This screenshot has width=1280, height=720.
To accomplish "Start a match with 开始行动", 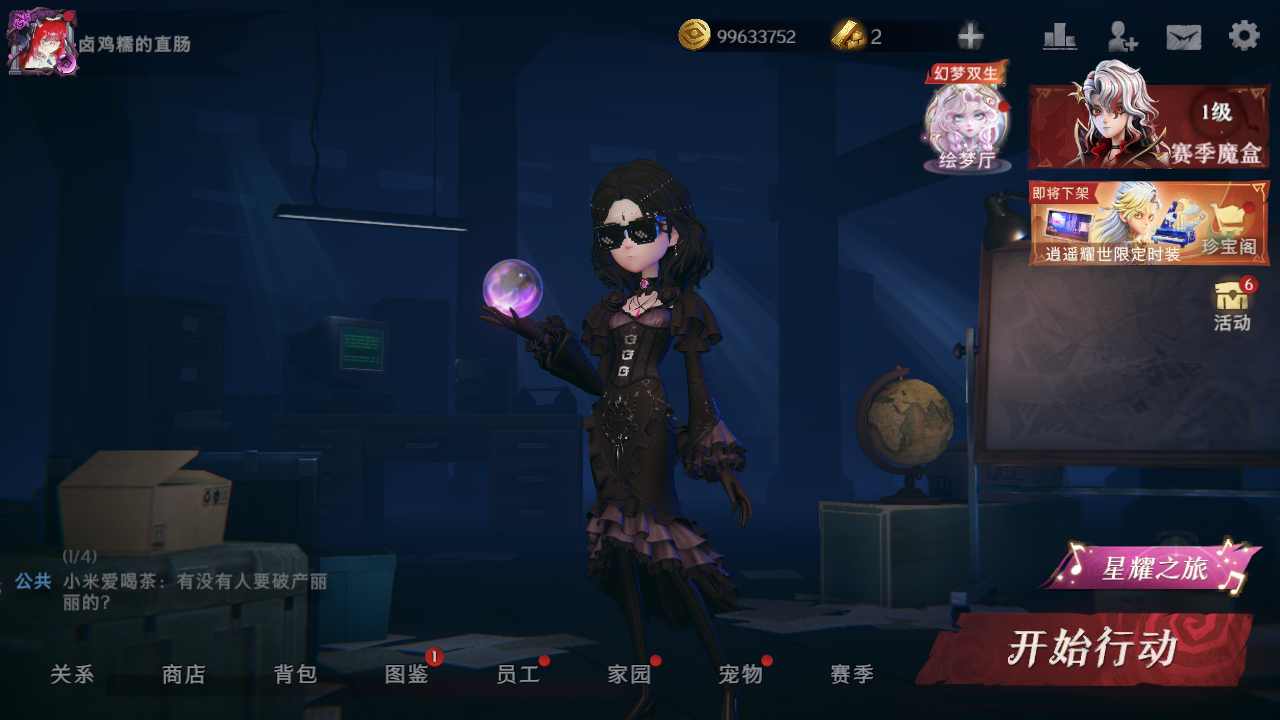I will click(1088, 650).
